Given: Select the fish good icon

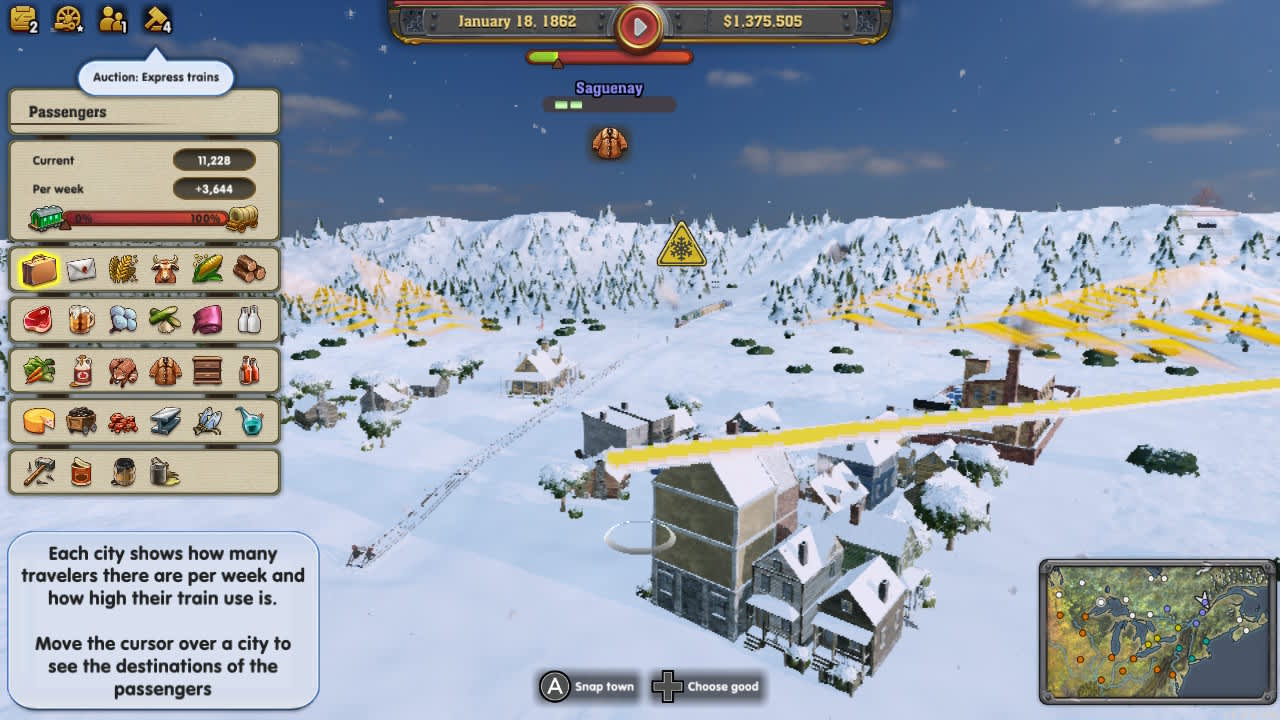Looking at the screenshot, I should (x=206, y=421).
